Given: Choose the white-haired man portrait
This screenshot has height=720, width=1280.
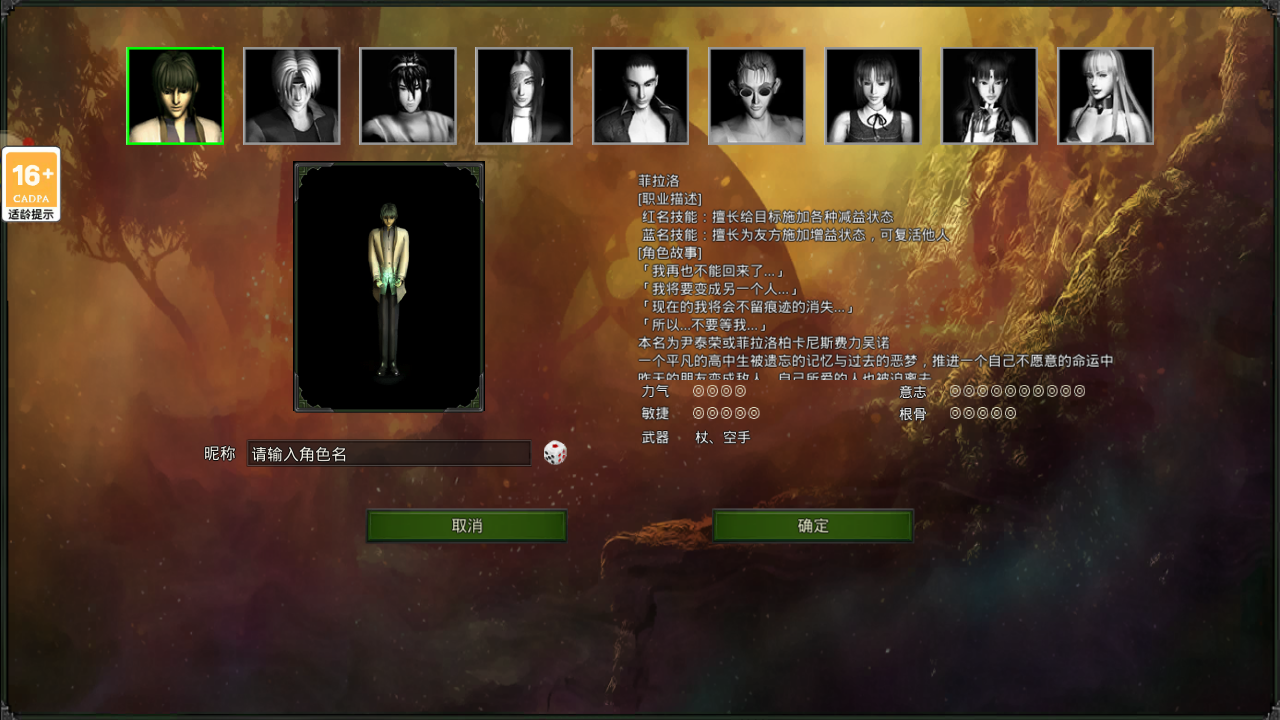Looking at the screenshot, I should click(291, 96).
